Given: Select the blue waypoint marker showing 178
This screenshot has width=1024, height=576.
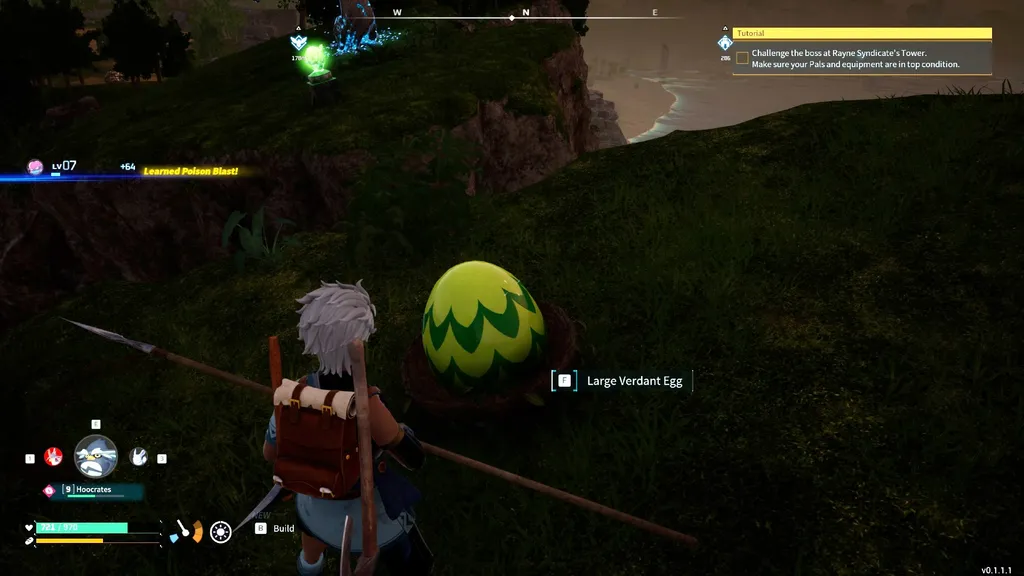Looking at the screenshot, I should 297,43.
